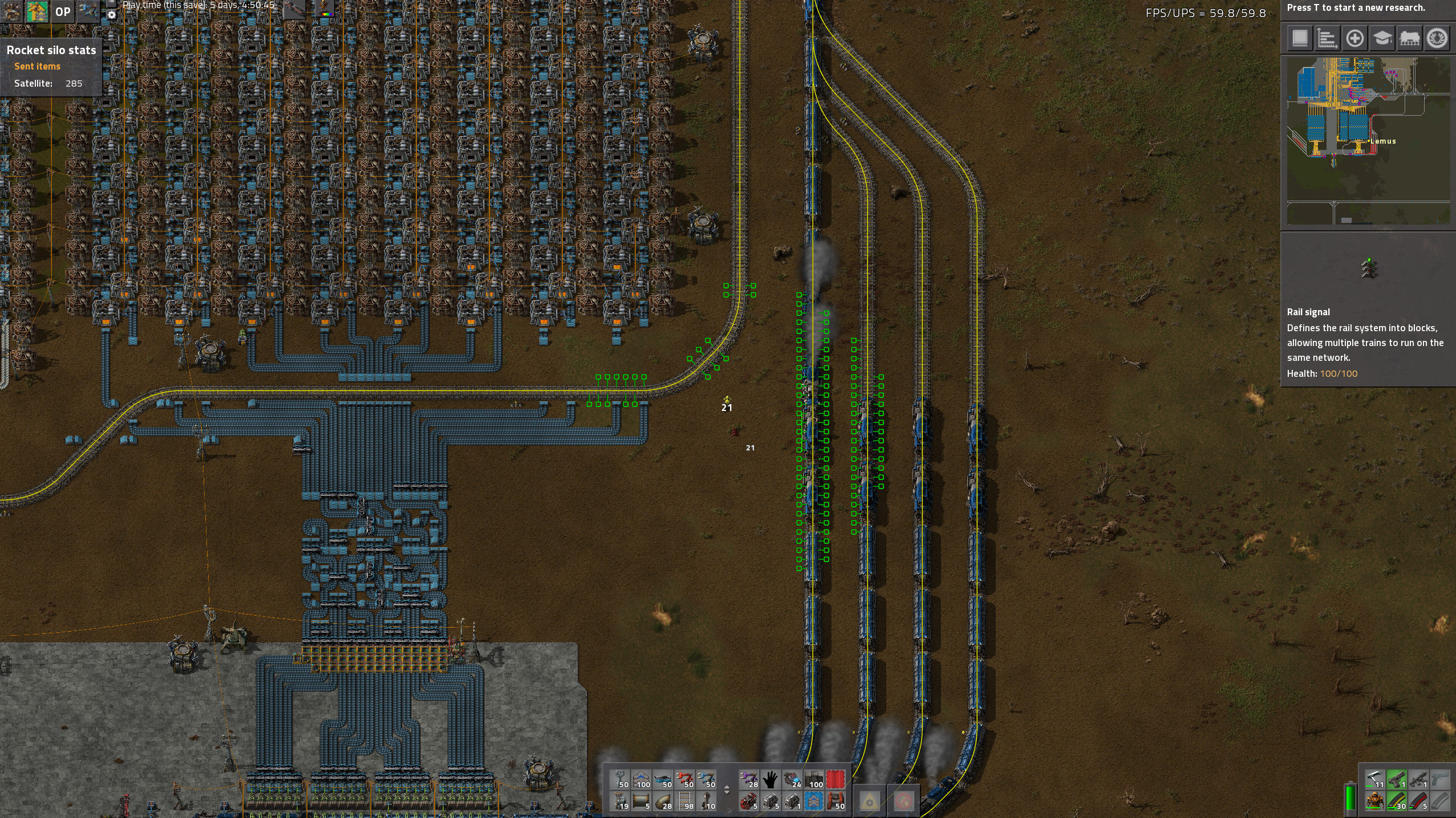Screen dimensions: 1456x818
Task: Click the yellow-striped ammo magazine slot
Action: pyautogui.click(x=1397, y=801)
